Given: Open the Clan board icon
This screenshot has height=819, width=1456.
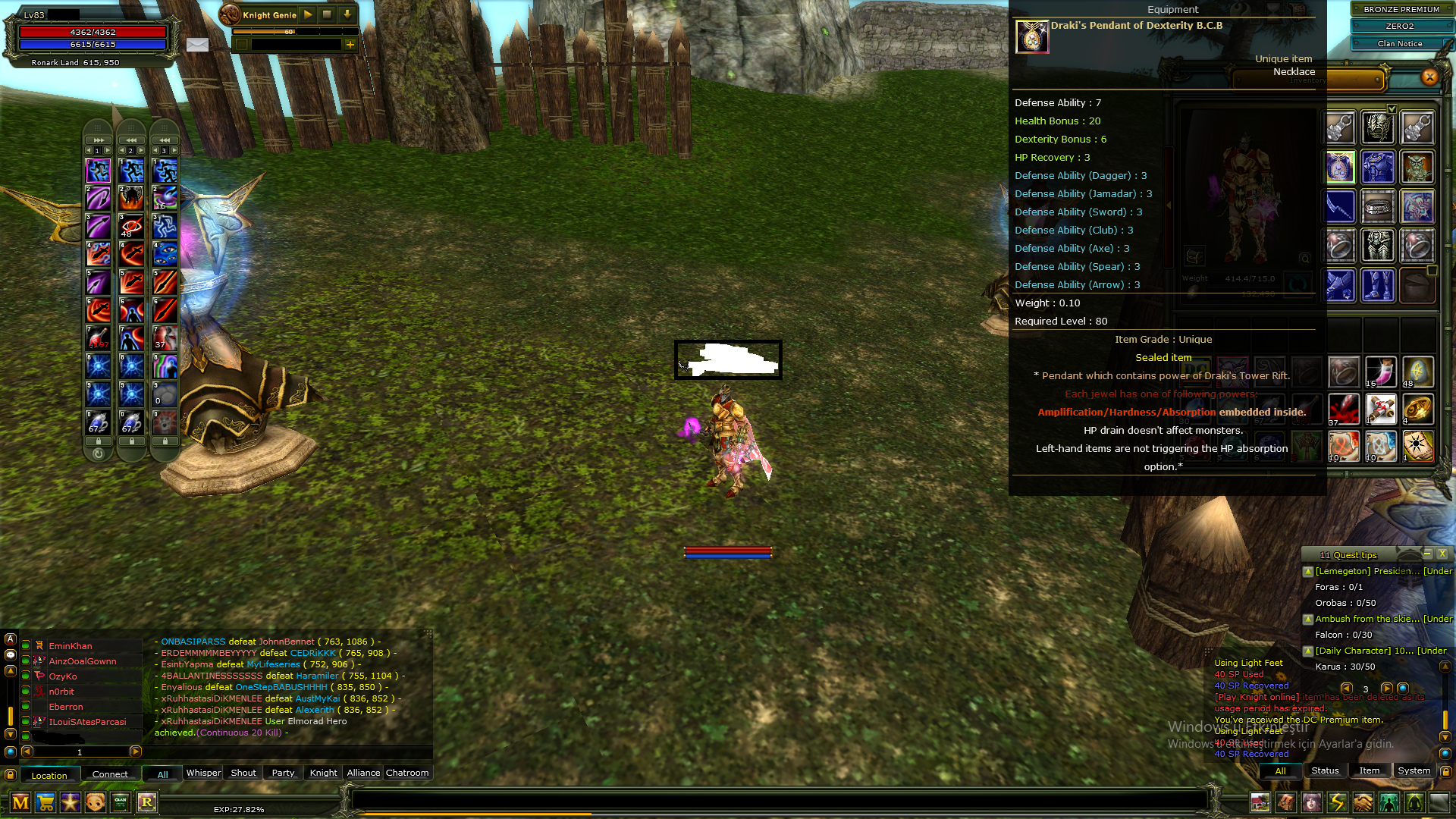Looking at the screenshot, I should (x=121, y=802).
